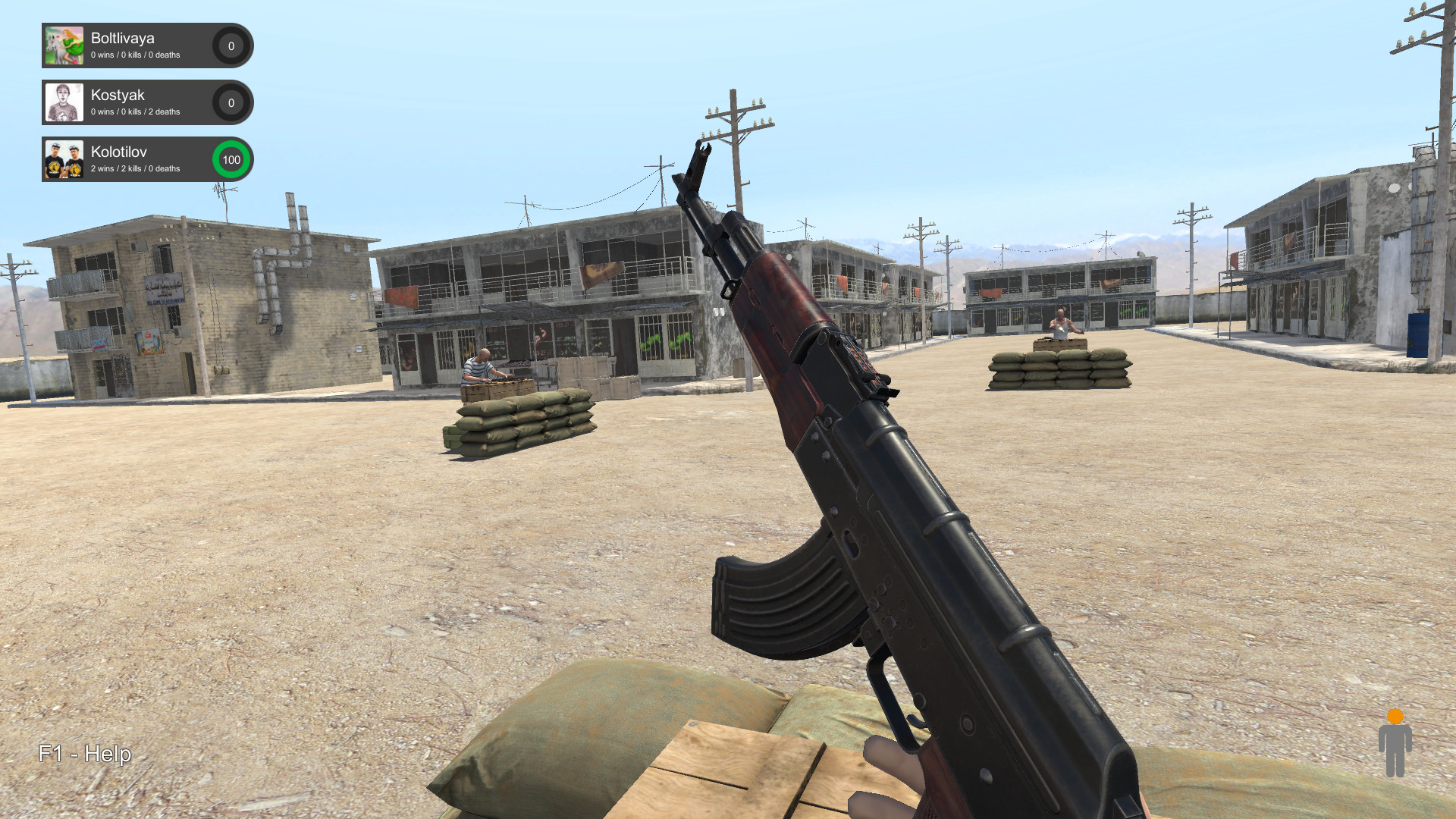Click Kolotilov's green 100 health ring
This screenshot has height=819, width=1456.
[231, 159]
